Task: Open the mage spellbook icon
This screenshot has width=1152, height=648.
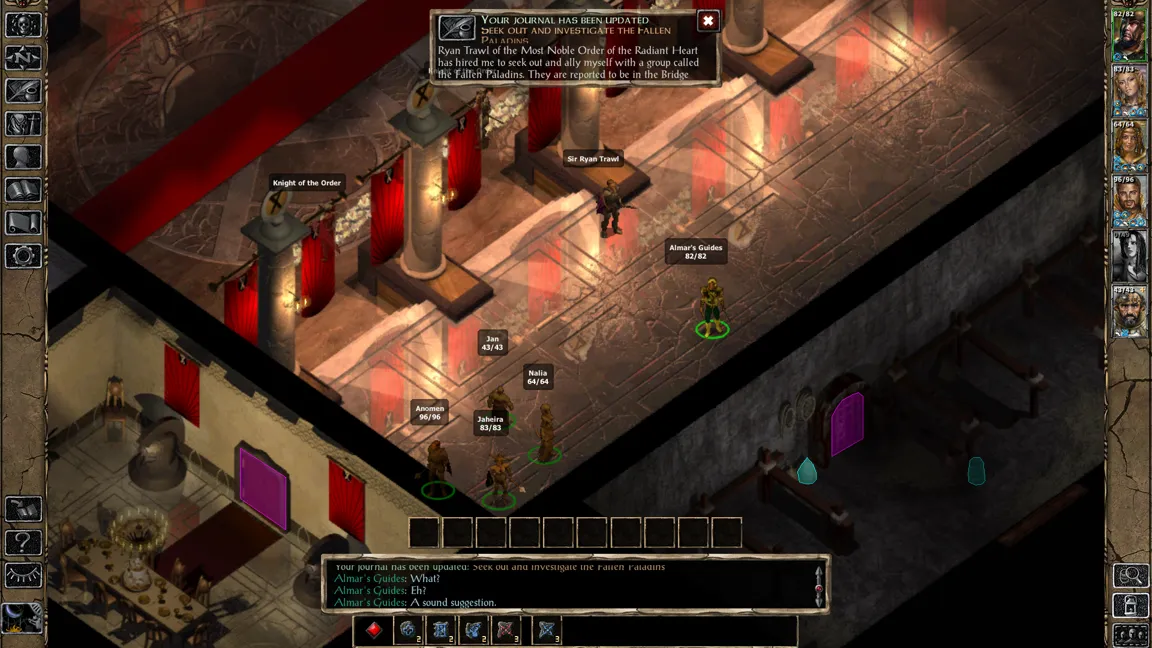Action: pos(23,190)
